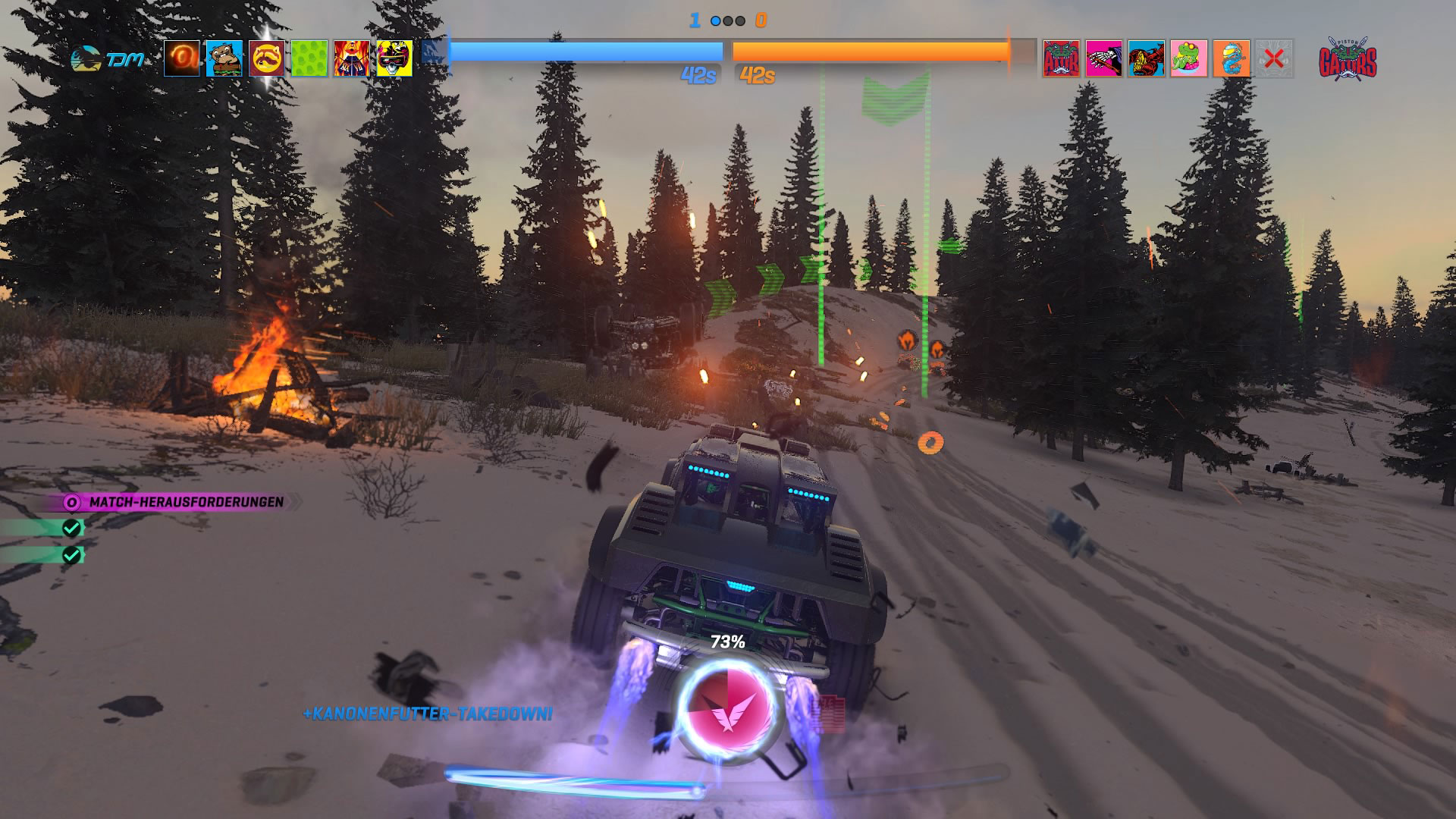Select the fiery ring player avatar
1456x819 pixels.
(182, 58)
